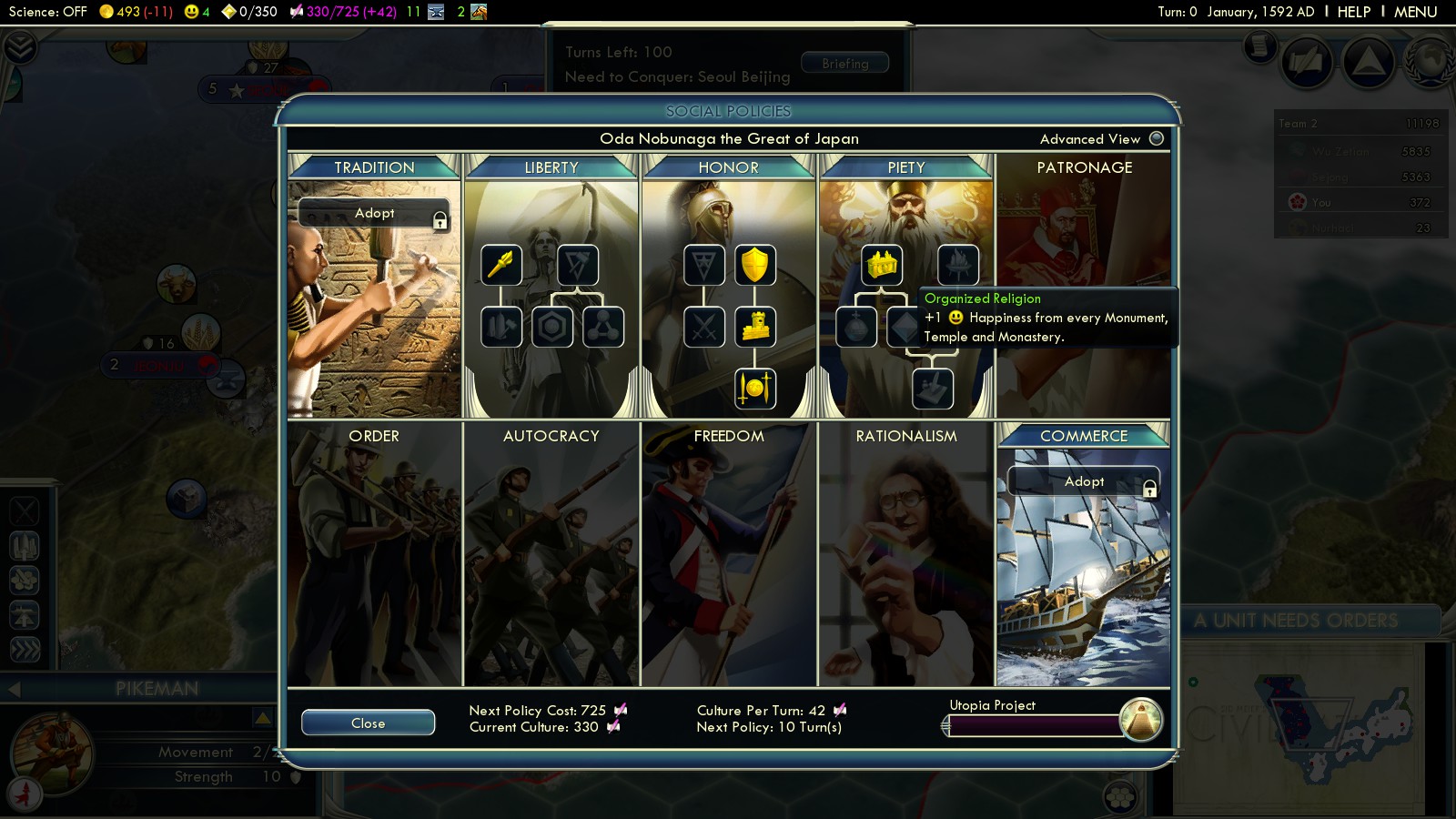Select the bottom golden Honor policy icon
The width and height of the screenshot is (1456, 819).
pos(754,389)
